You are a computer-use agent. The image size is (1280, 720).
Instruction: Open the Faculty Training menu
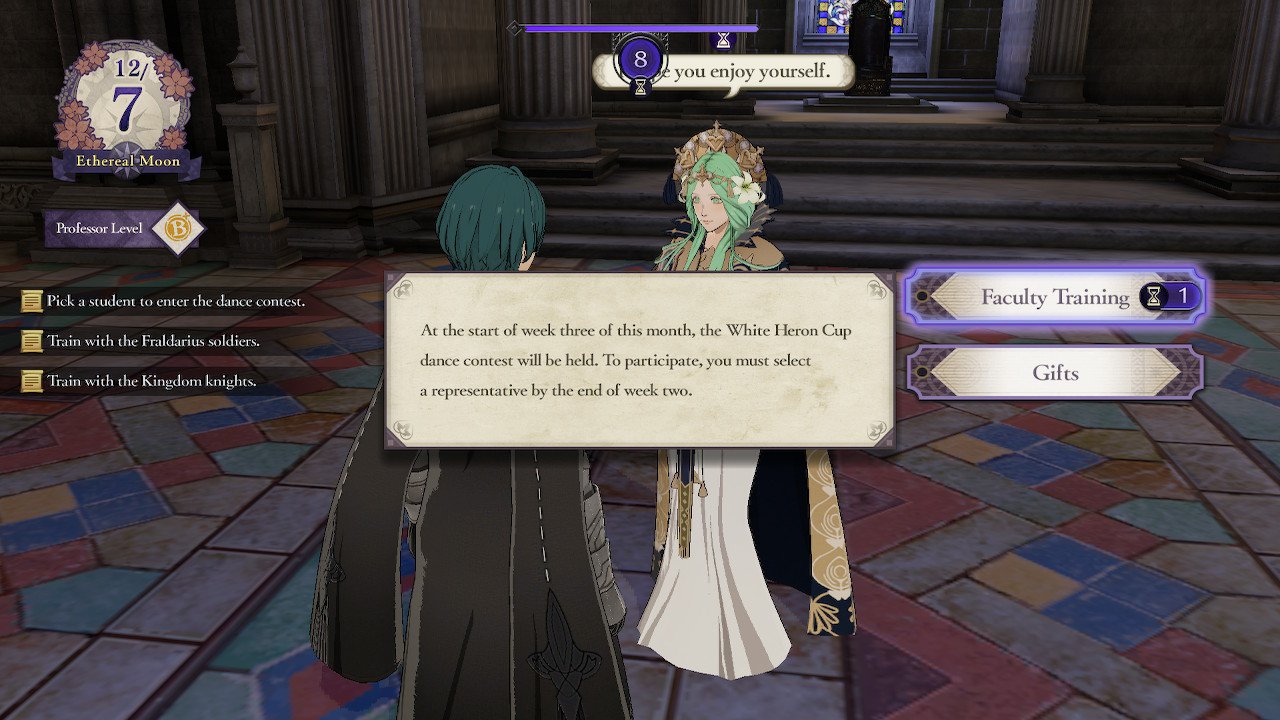pyautogui.click(x=1055, y=297)
